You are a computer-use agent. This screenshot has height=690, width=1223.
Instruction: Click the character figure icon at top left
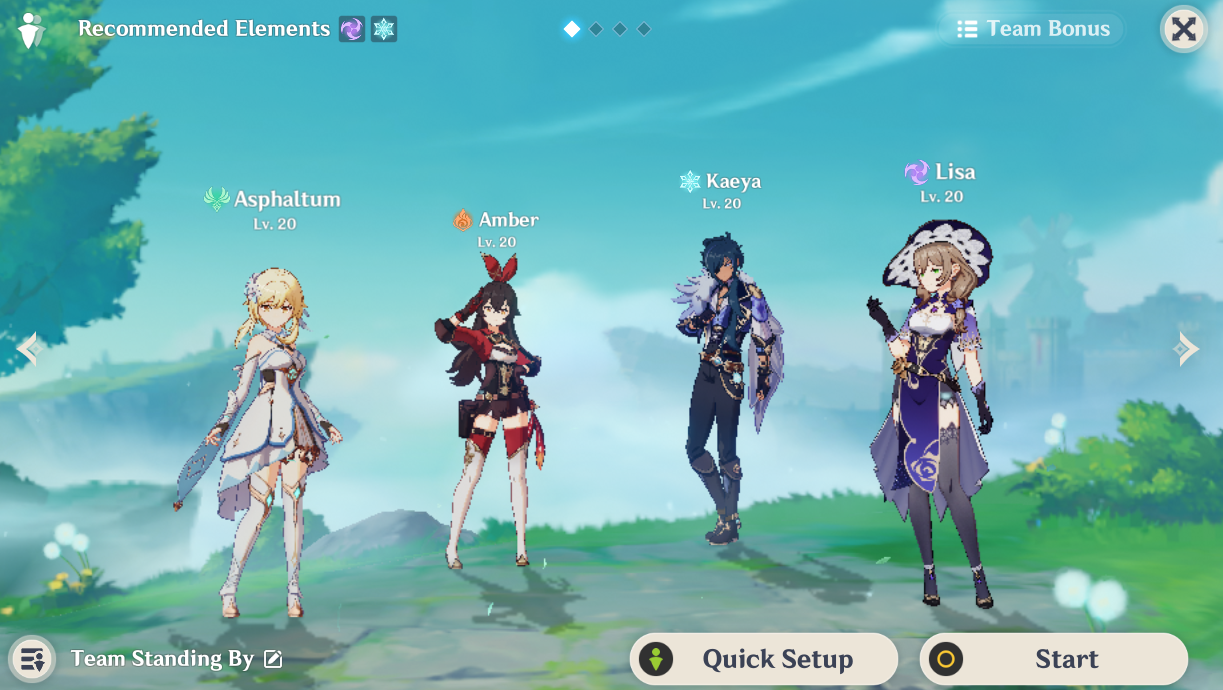31,31
